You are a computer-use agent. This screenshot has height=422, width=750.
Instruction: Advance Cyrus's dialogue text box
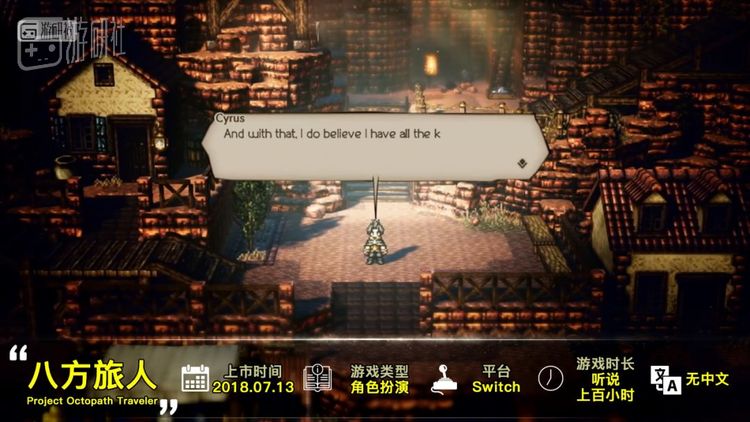click(x=375, y=142)
